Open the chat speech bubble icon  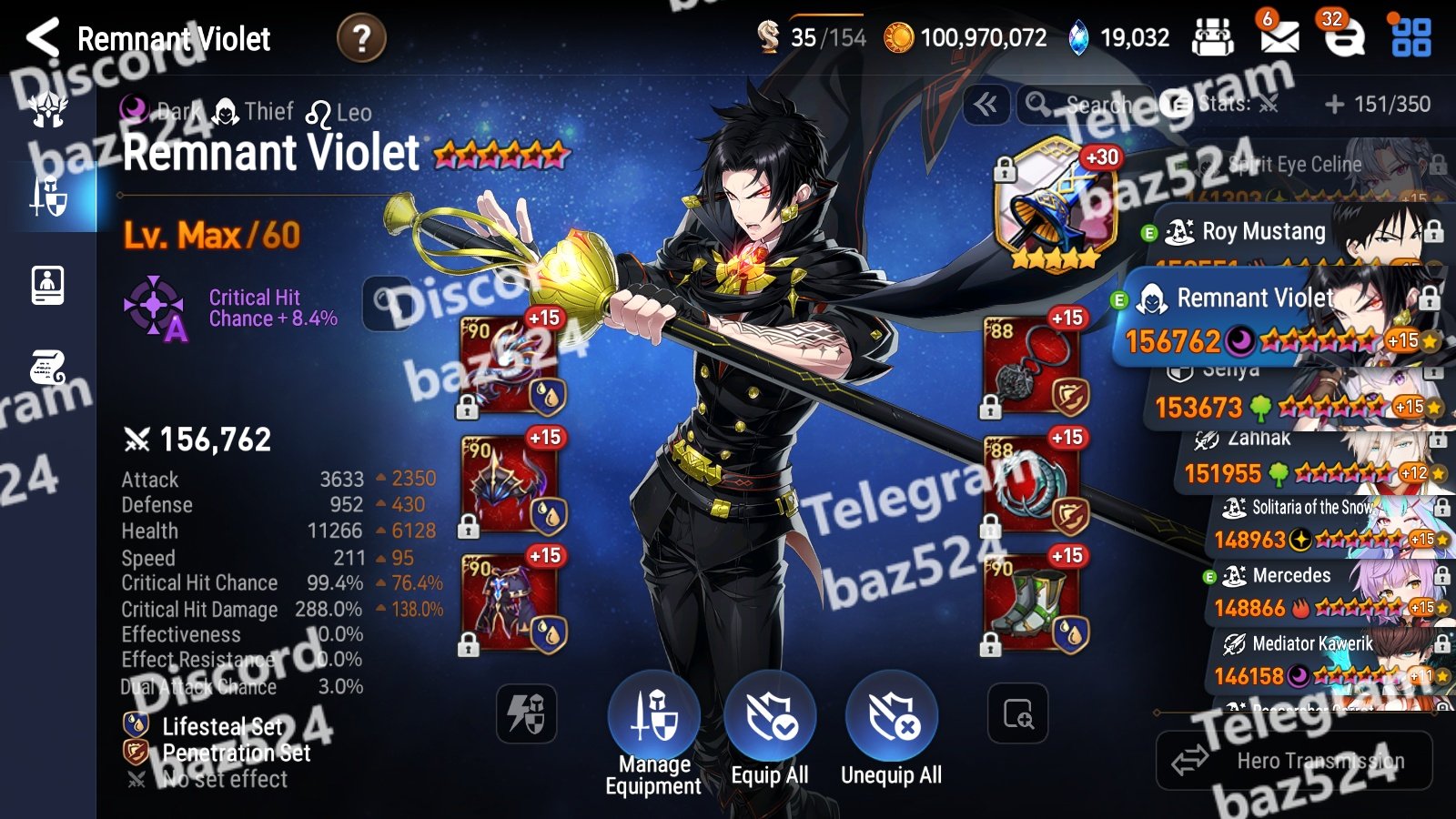1344,37
